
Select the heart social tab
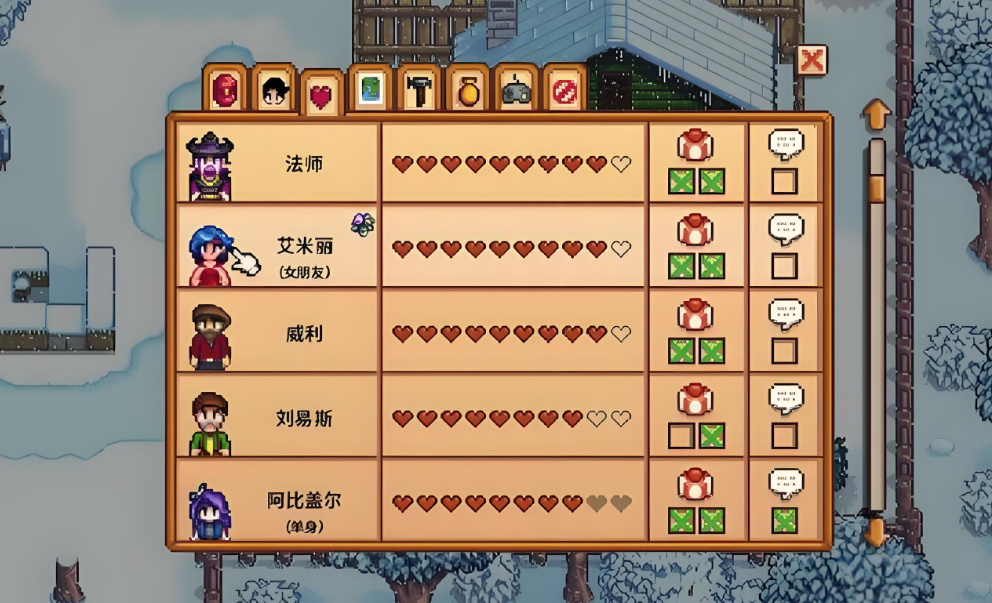click(320, 96)
